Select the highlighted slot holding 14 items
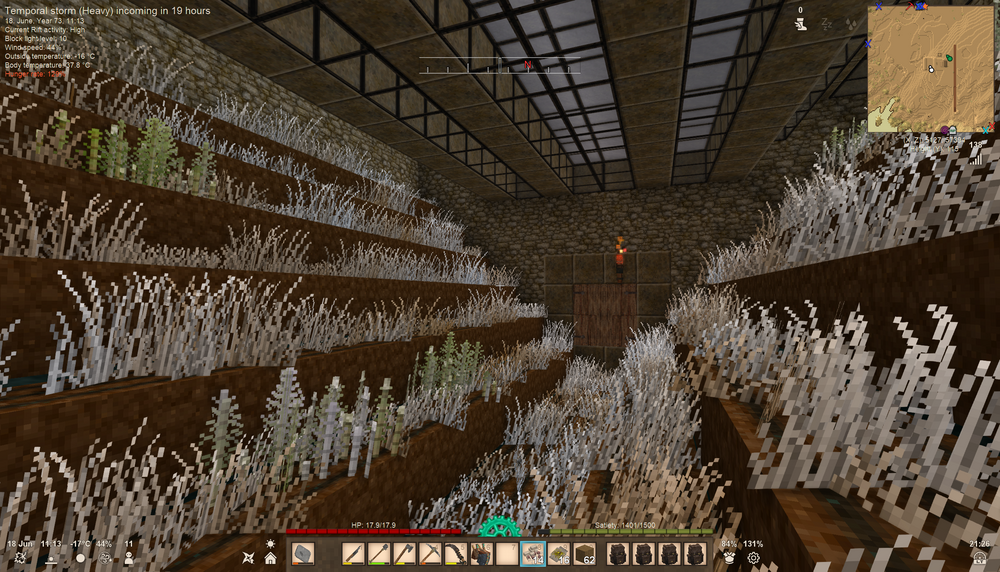 [x=533, y=554]
